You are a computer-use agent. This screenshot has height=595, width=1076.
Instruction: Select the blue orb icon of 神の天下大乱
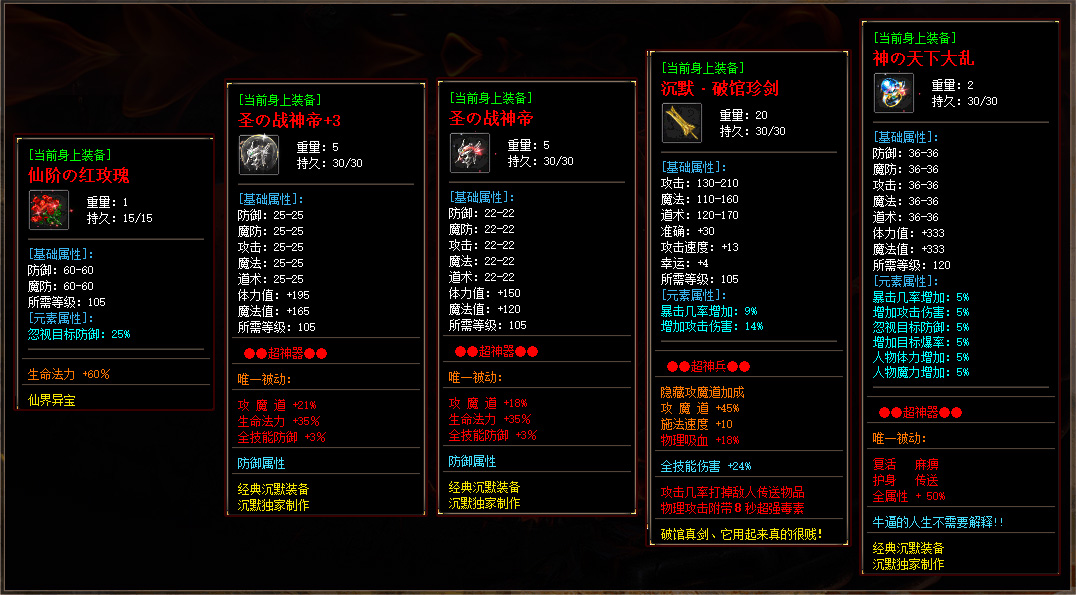click(x=893, y=93)
